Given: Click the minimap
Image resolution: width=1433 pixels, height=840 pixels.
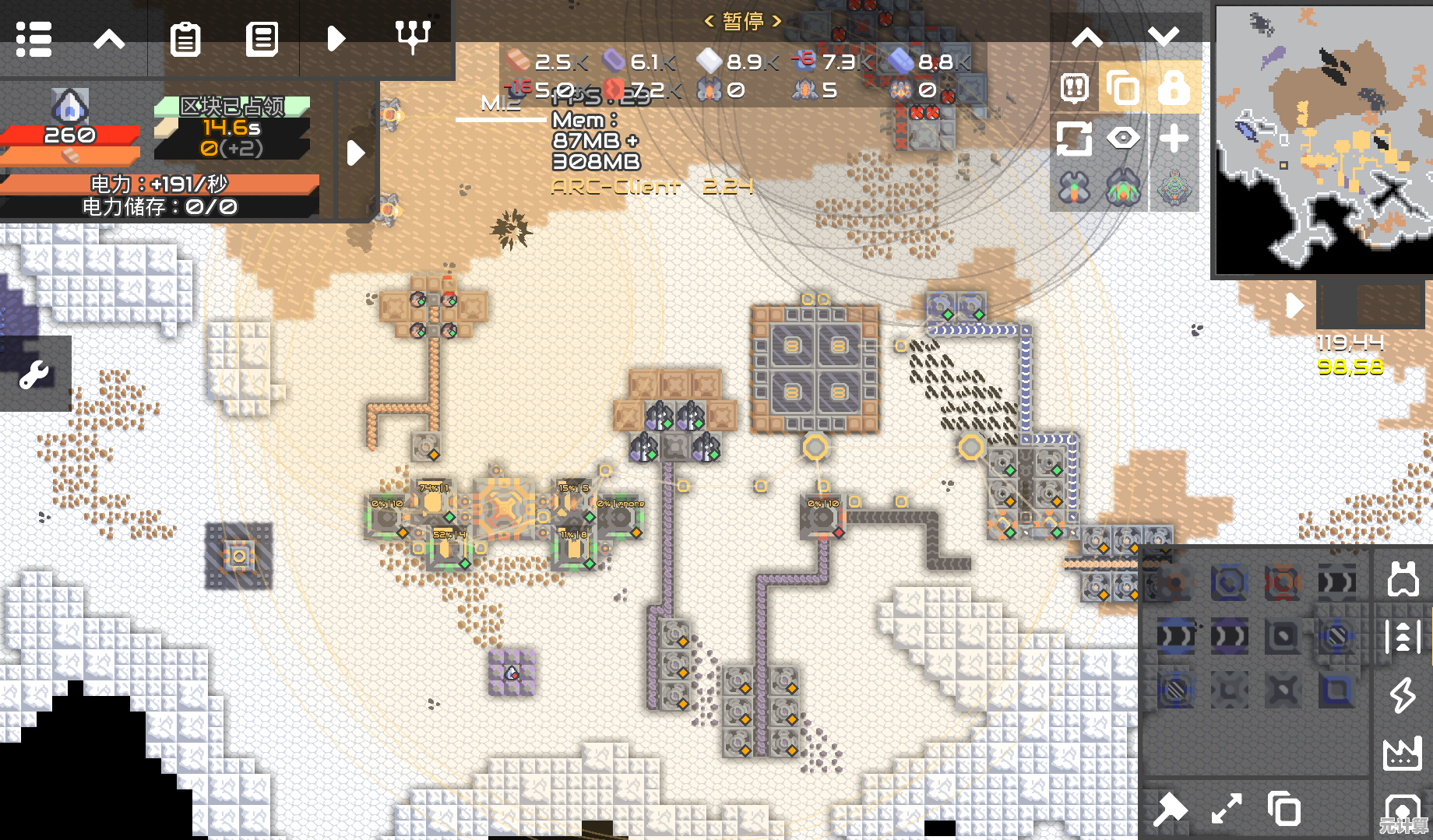Looking at the screenshot, I should [x=1324, y=139].
